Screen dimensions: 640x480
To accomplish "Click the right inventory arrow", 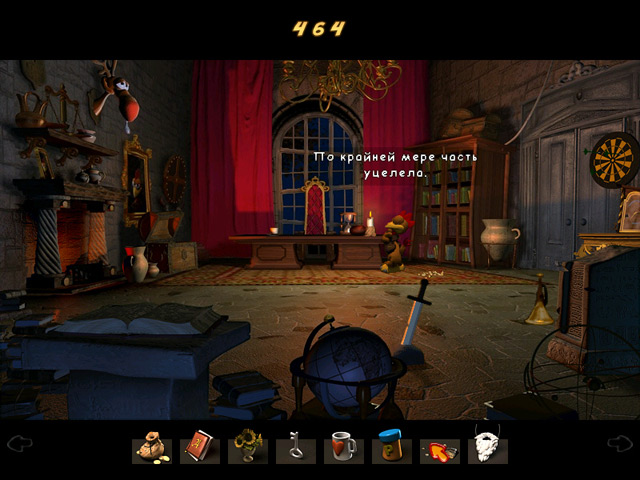I will pyautogui.click(x=619, y=443).
